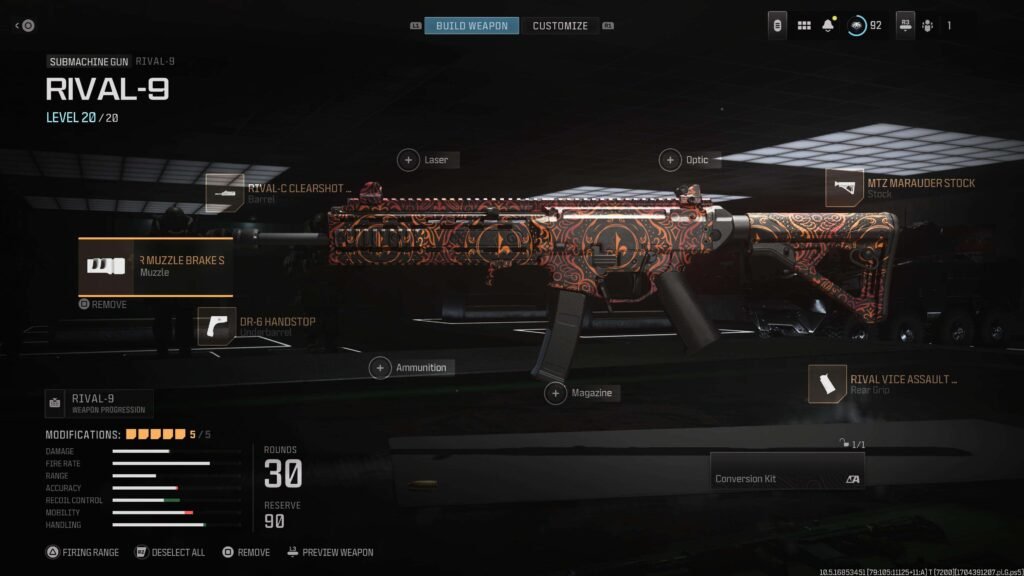
Task: Open the notifications bell
Action: point(828,25)
